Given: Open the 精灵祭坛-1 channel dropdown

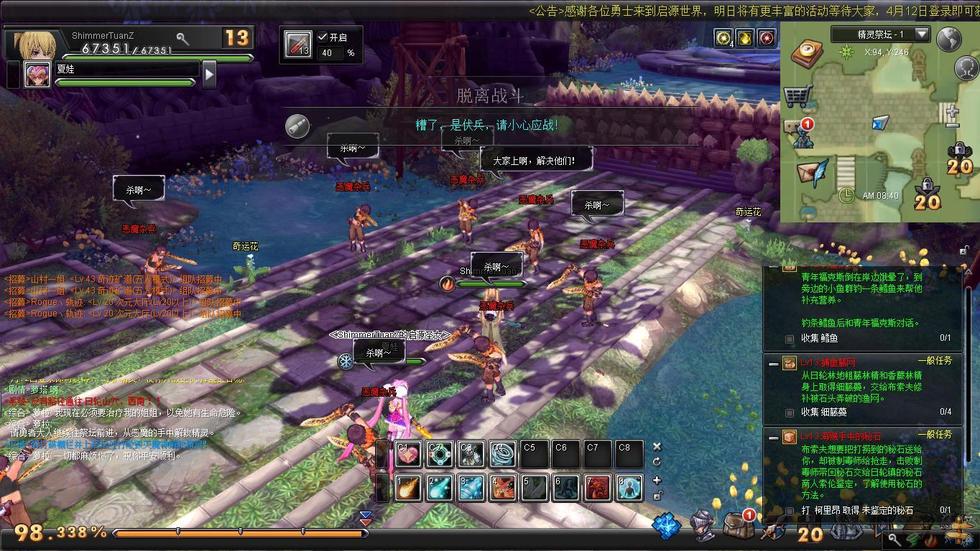Looking at the screenshot, I should [x=921, y=34].
